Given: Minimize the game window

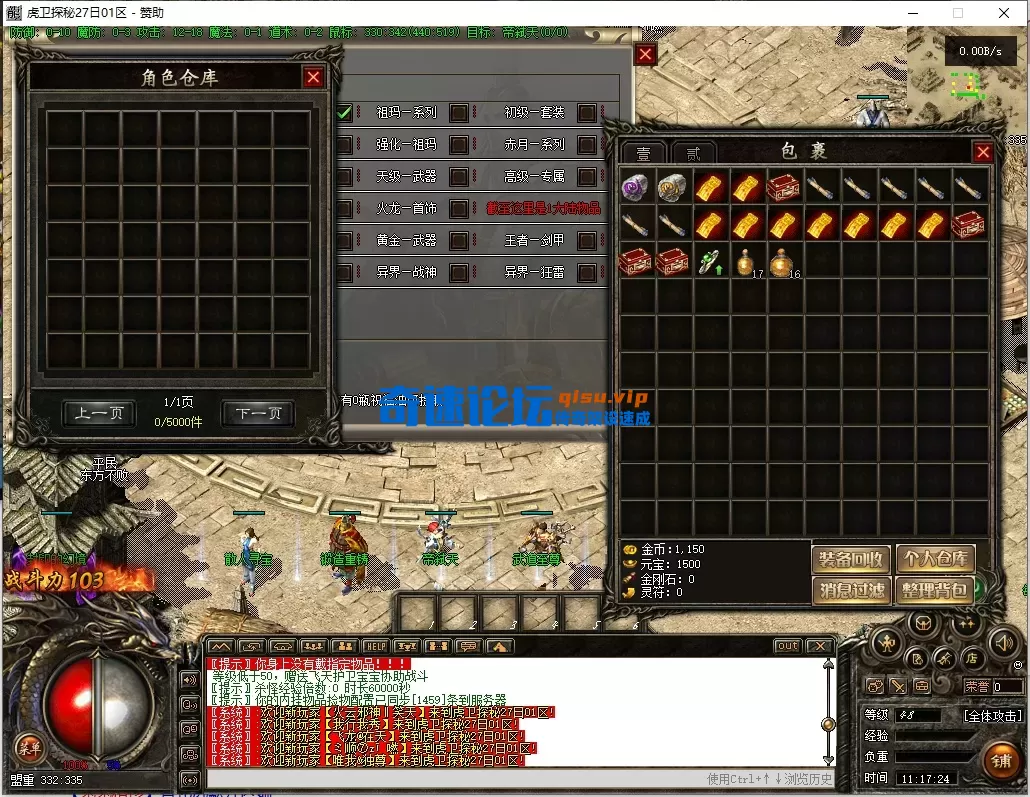Looking at the screenshot, I should pyautogui.click(x=911, y=13).
